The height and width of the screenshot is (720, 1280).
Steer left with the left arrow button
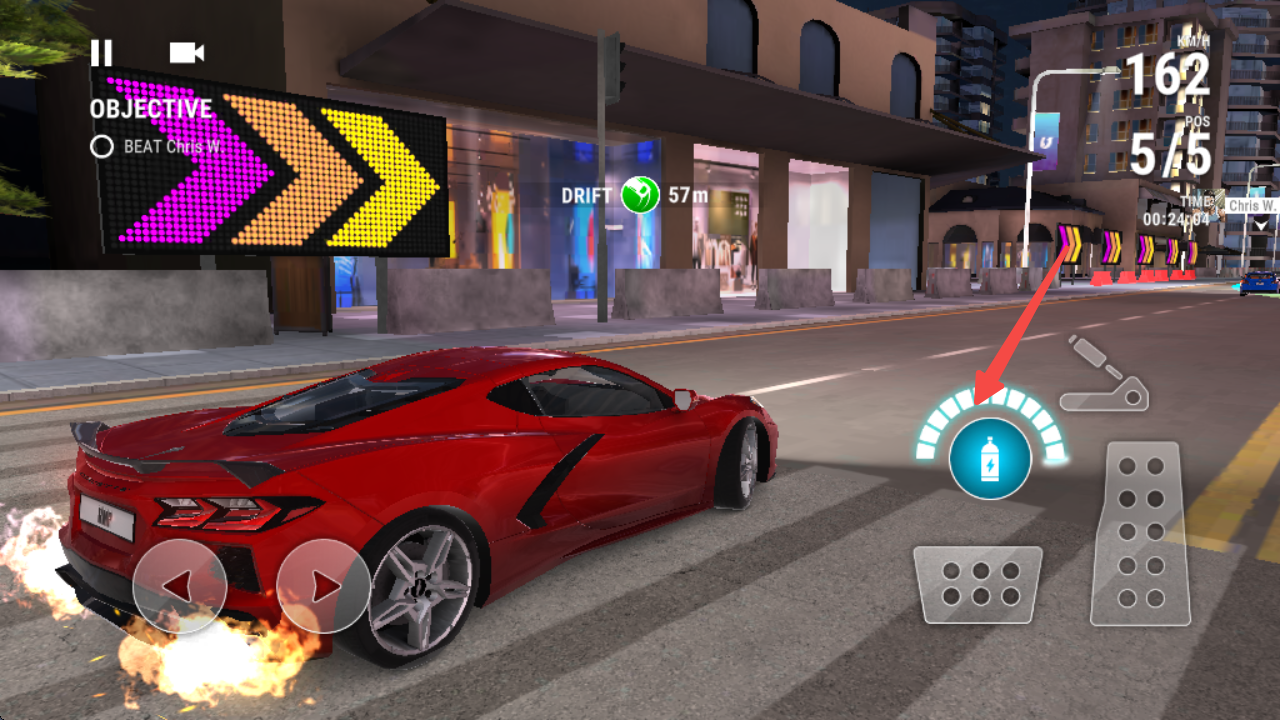pyautogui.click(x=179, y=586)
